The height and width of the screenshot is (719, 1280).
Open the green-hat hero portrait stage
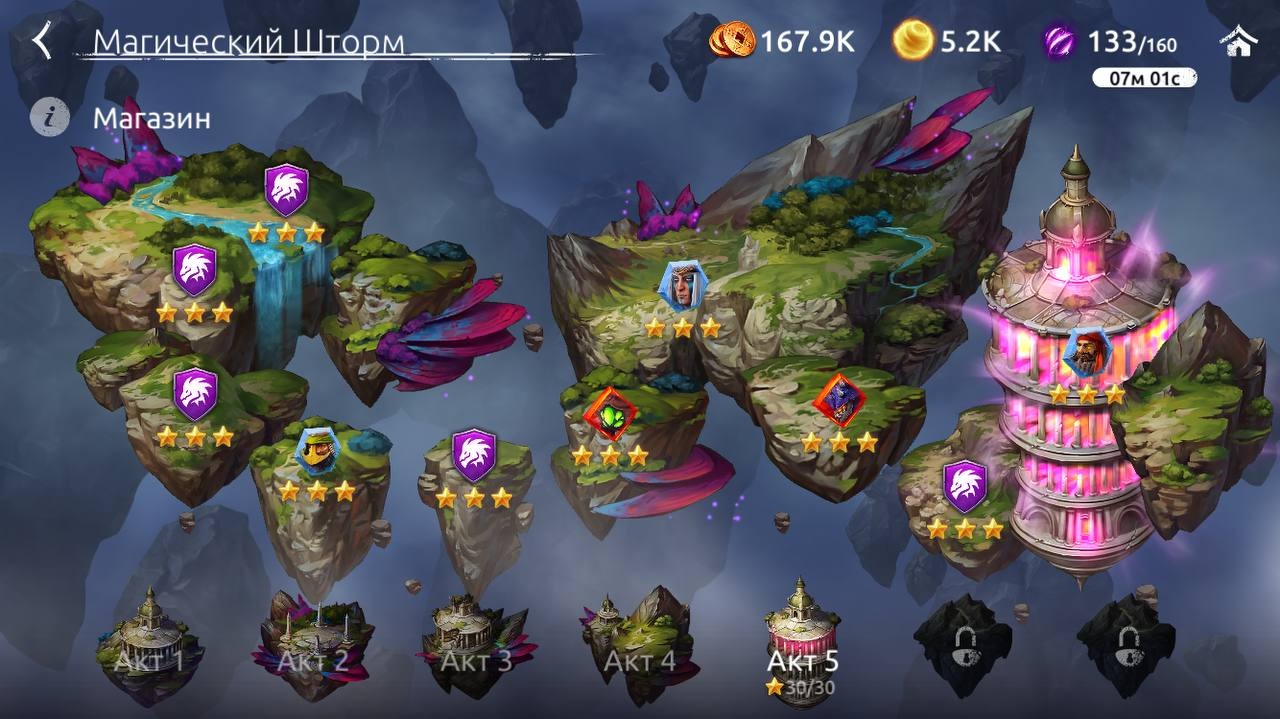pos(317,452)
